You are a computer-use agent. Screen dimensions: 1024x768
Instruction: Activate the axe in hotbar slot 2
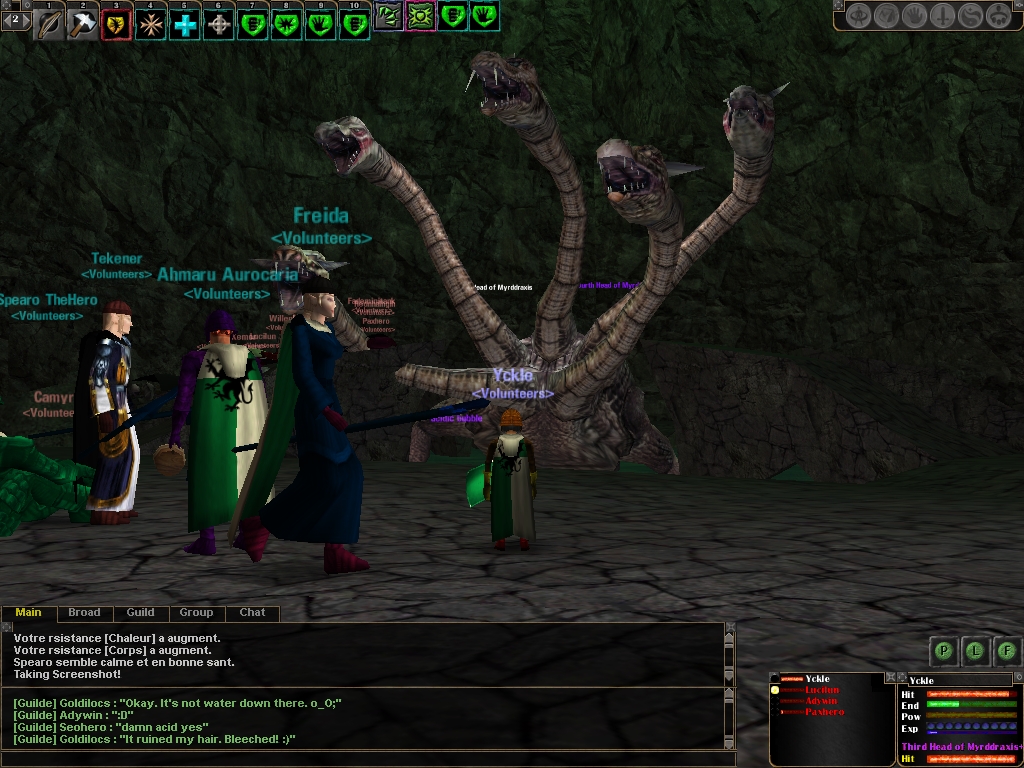pyautogui.click(x=83, y=24)
